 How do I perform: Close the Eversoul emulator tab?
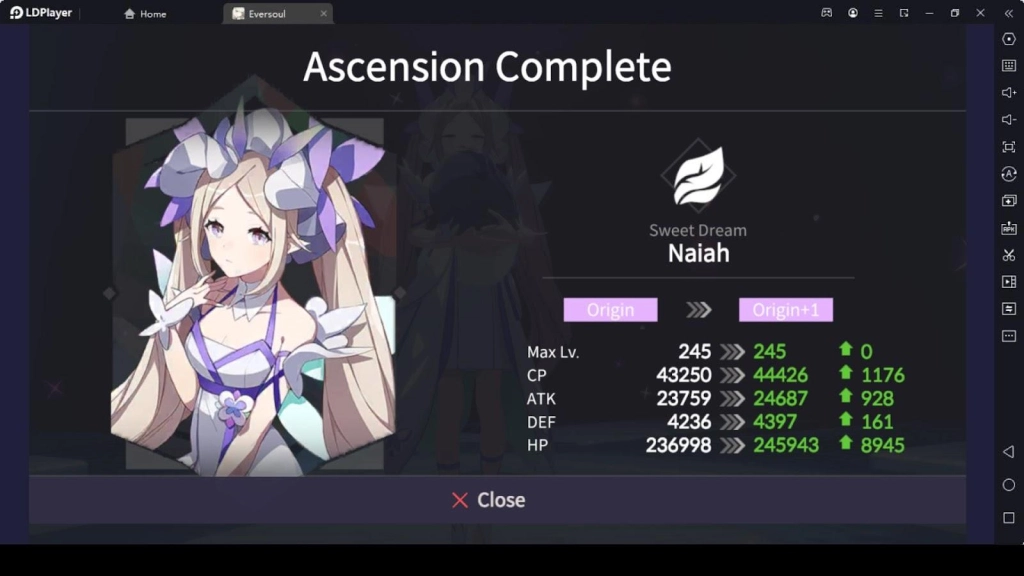pos(323,14)
